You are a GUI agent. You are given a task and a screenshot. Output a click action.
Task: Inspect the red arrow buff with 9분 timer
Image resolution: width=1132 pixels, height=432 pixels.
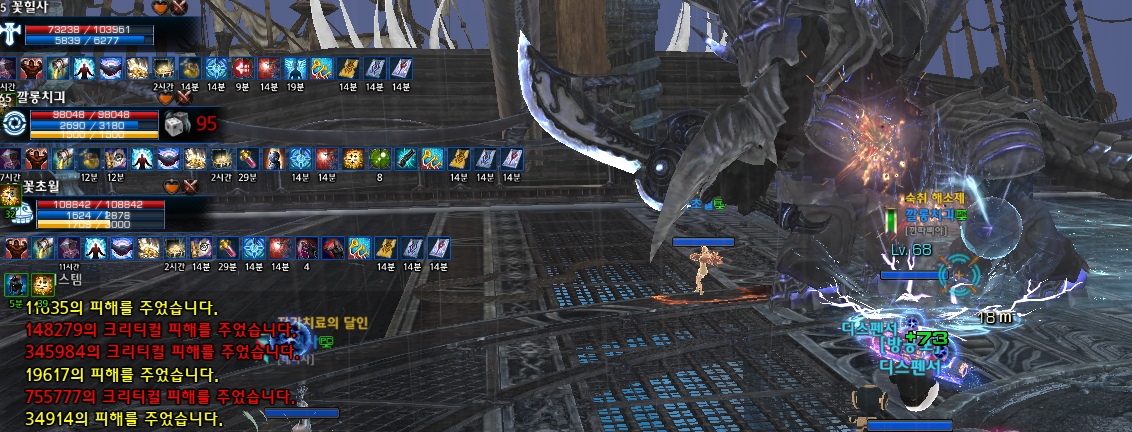[x=241, y=69]
